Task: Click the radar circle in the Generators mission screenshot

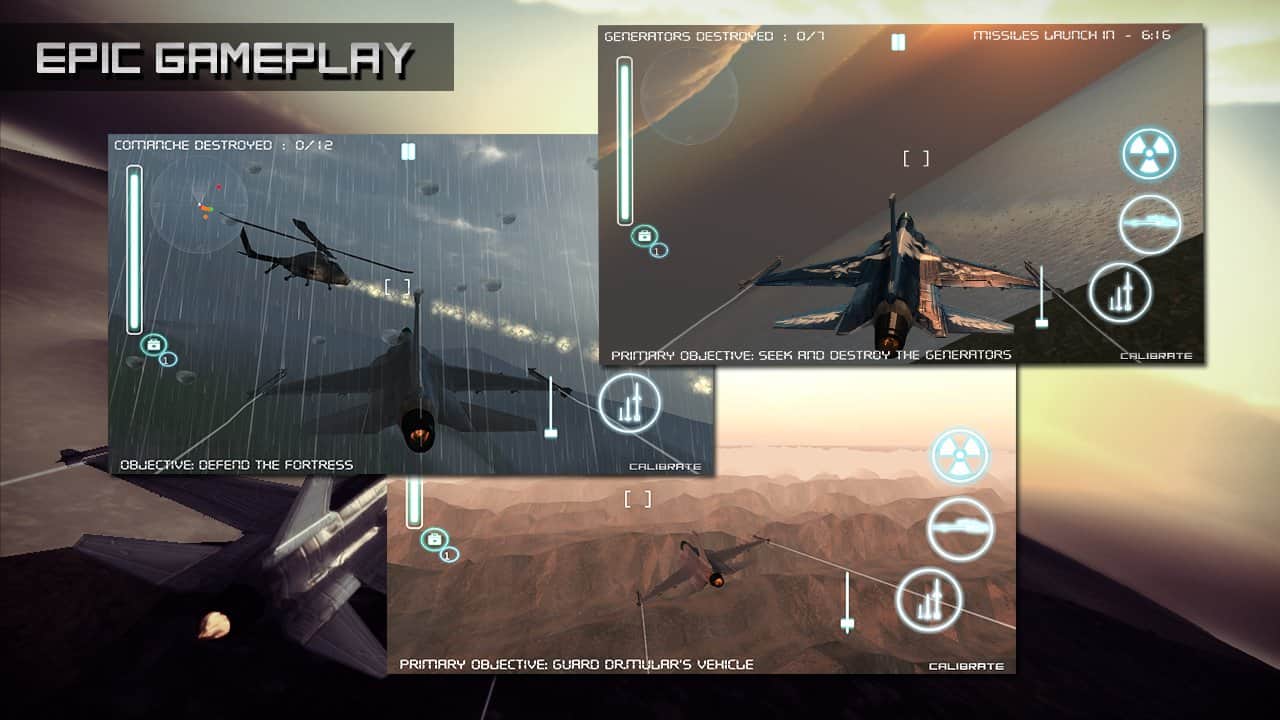Action: [x=689, y=96]
